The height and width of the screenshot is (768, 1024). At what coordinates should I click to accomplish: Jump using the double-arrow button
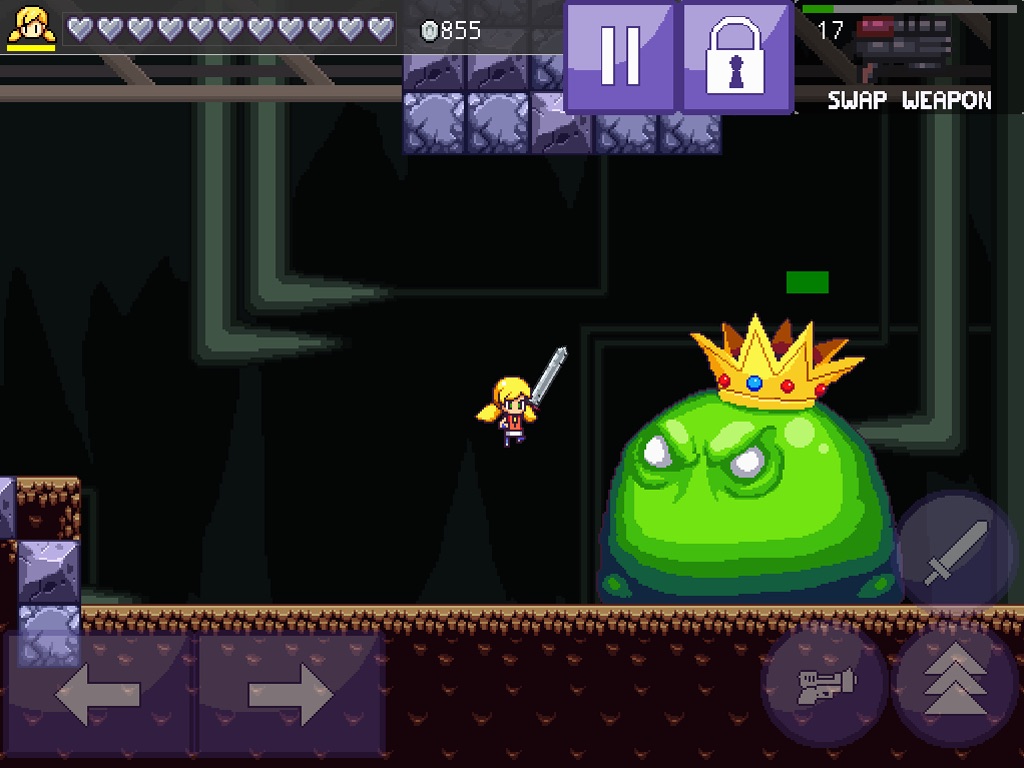tap(955, 683)
